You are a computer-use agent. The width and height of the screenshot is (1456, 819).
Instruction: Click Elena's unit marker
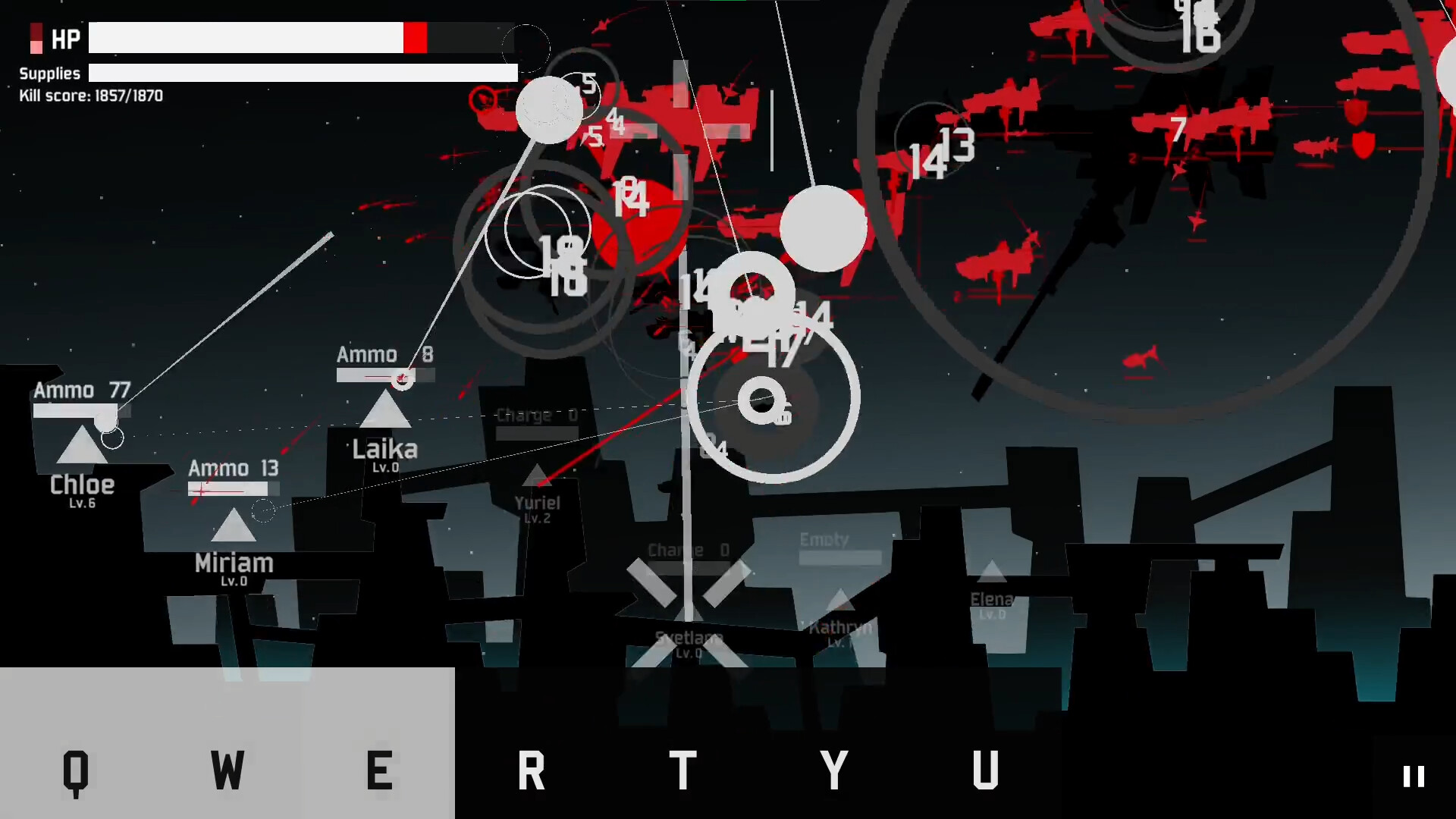tap(990, 573)
